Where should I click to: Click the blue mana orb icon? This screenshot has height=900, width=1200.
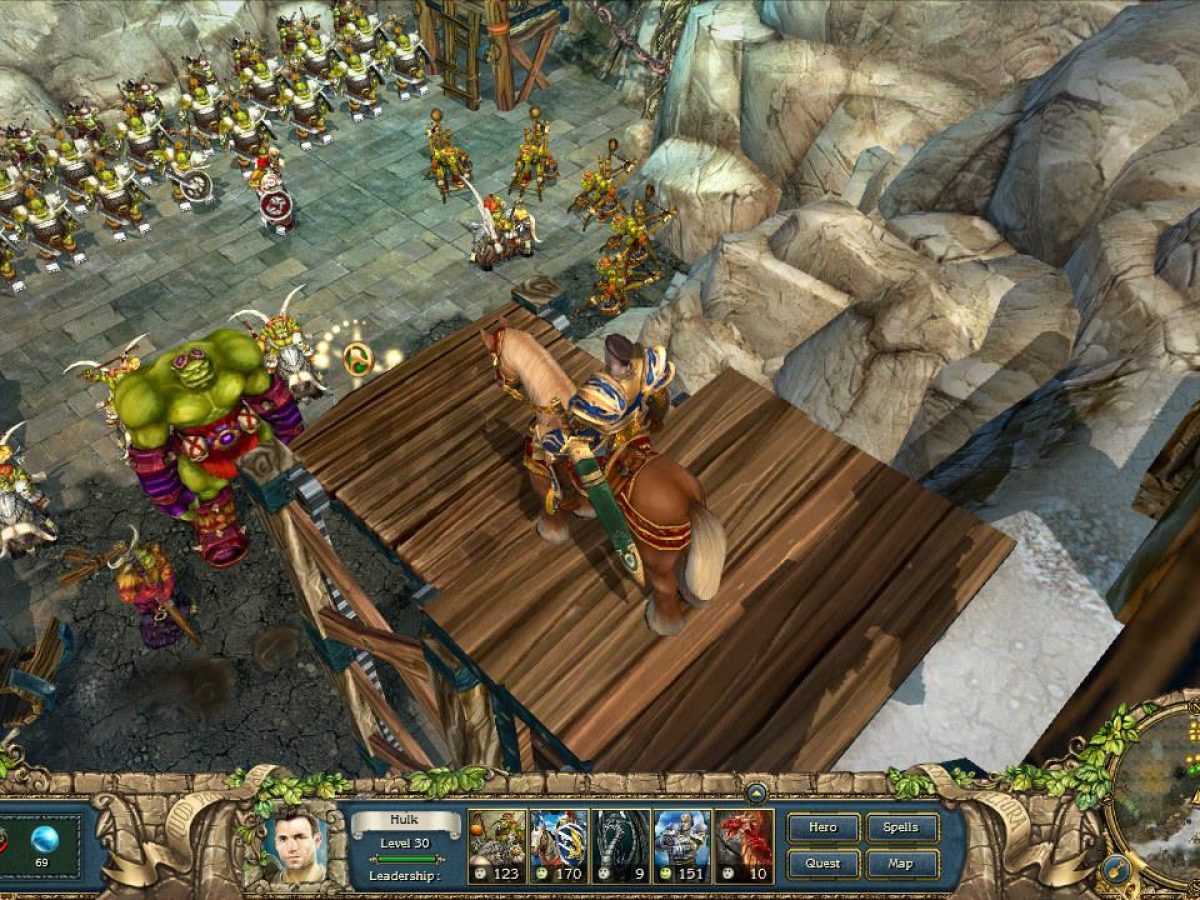tap(42, 838)
